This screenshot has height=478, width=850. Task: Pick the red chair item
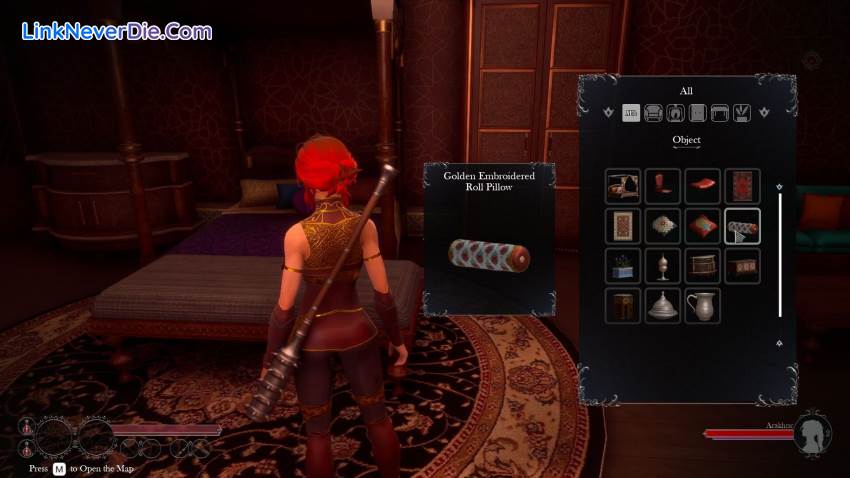(662, 187)
